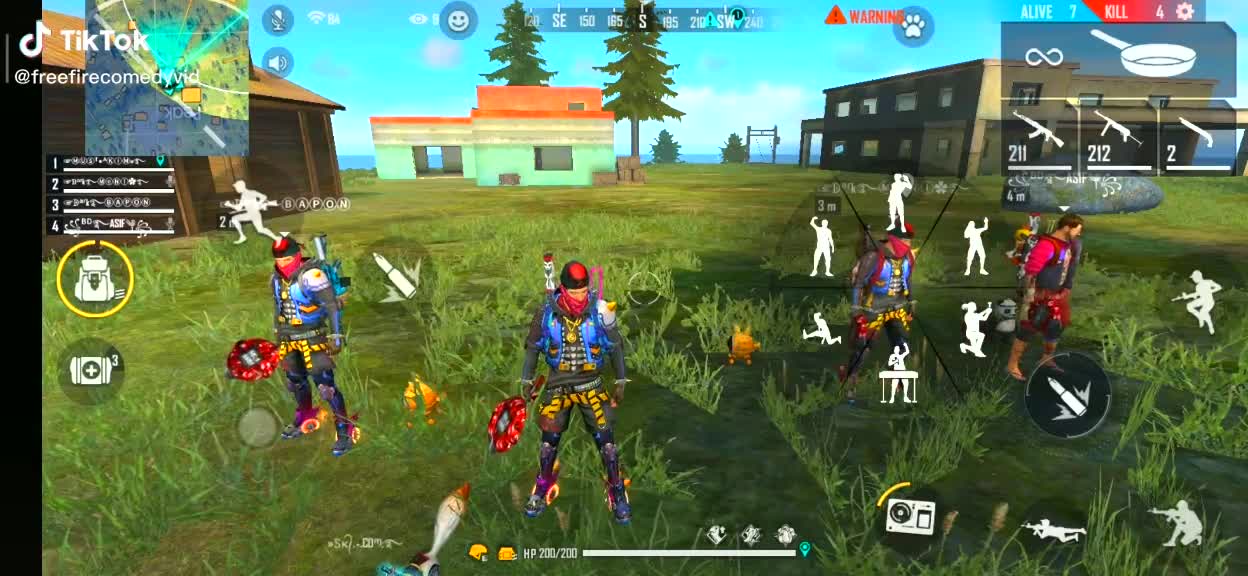1248x576 pixels.
Task: Tap the camera-shaped item button
Action: coord(910,516)
